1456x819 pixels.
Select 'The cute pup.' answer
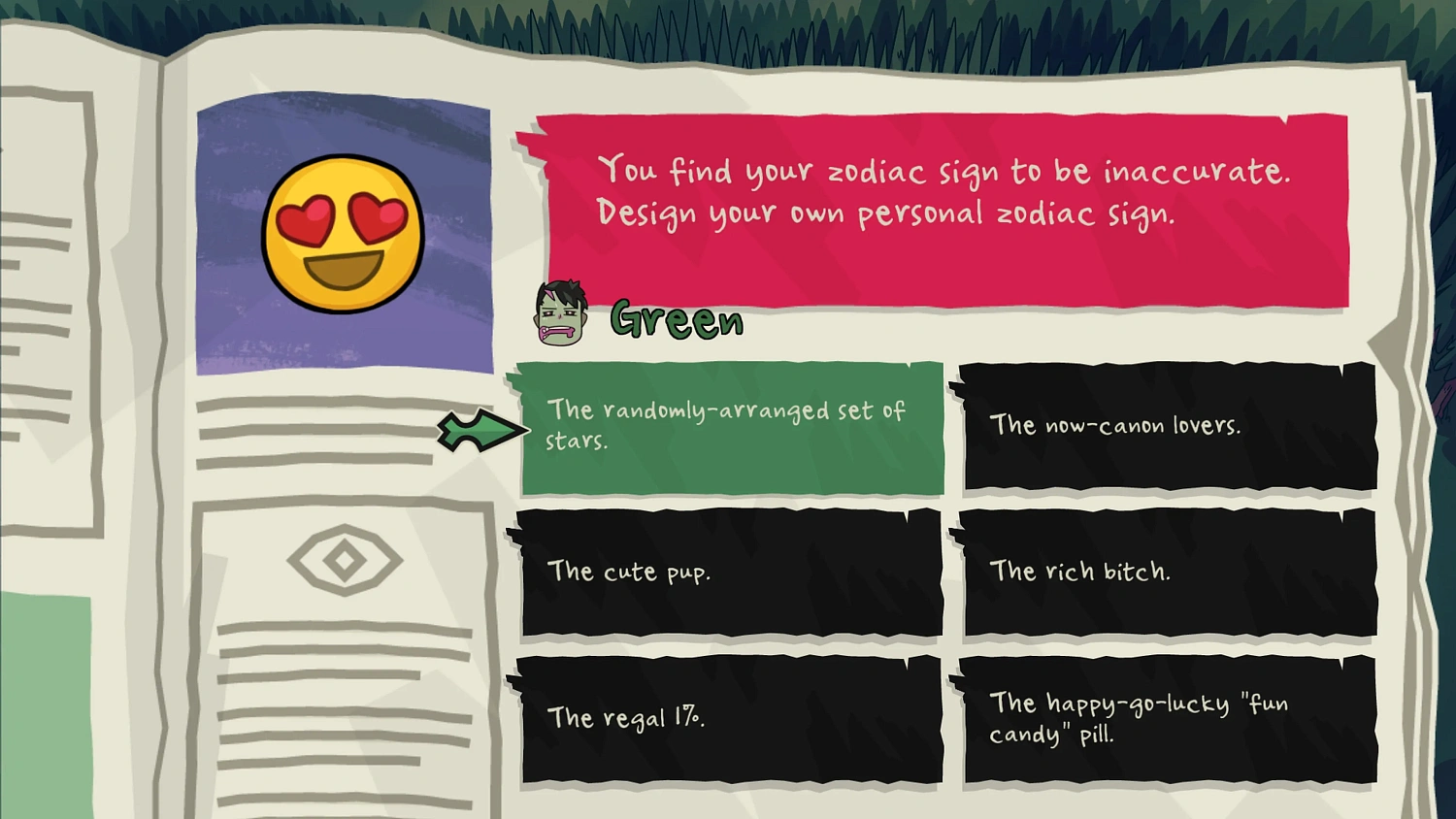tap(731, 572)
